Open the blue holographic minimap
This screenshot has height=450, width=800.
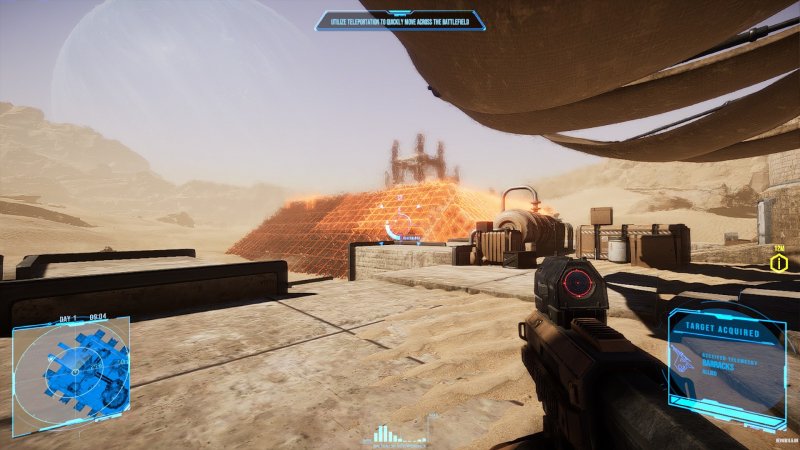point(72,366)
